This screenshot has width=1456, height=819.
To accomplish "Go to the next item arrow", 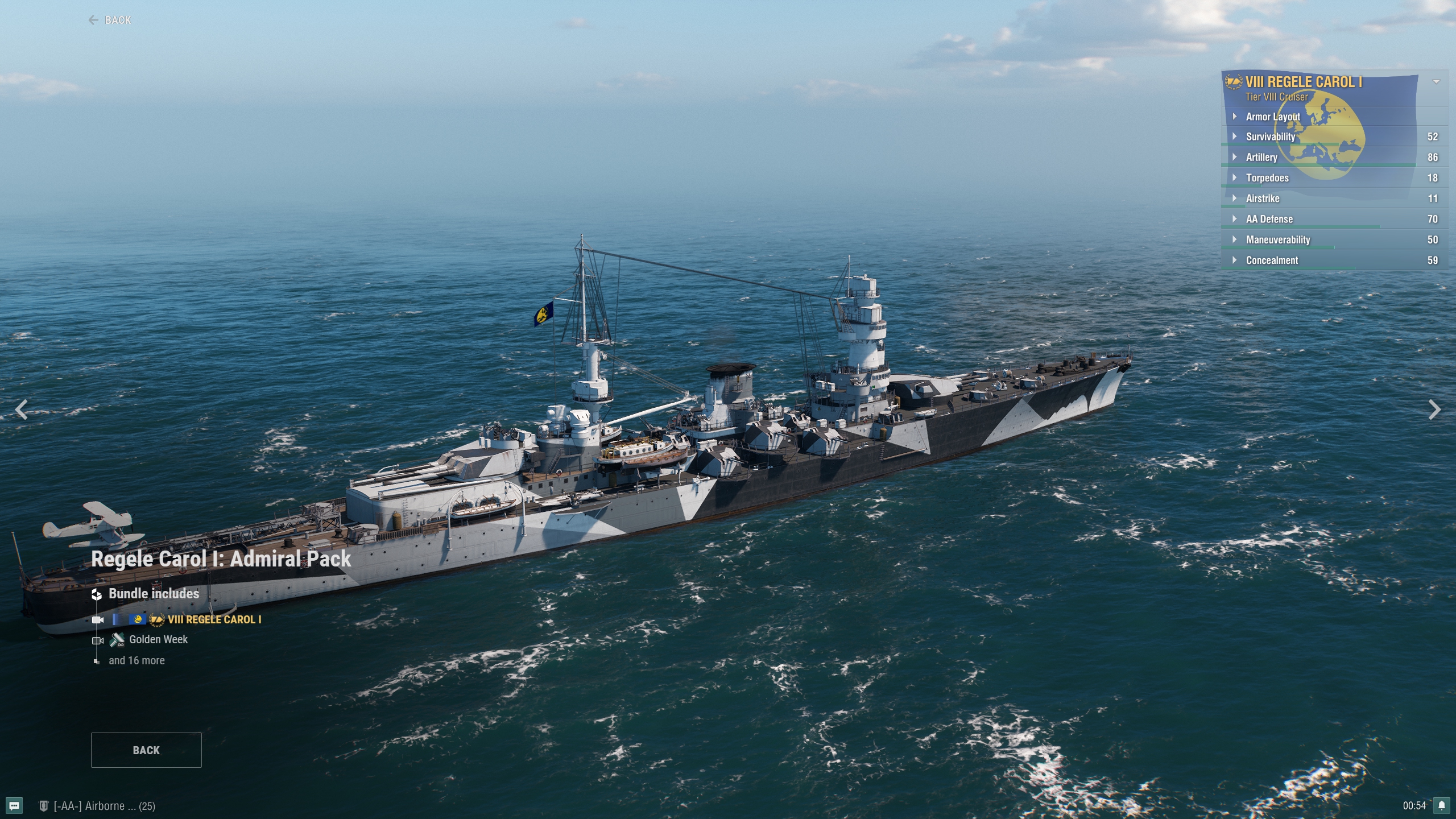I will click(1434, 409).
